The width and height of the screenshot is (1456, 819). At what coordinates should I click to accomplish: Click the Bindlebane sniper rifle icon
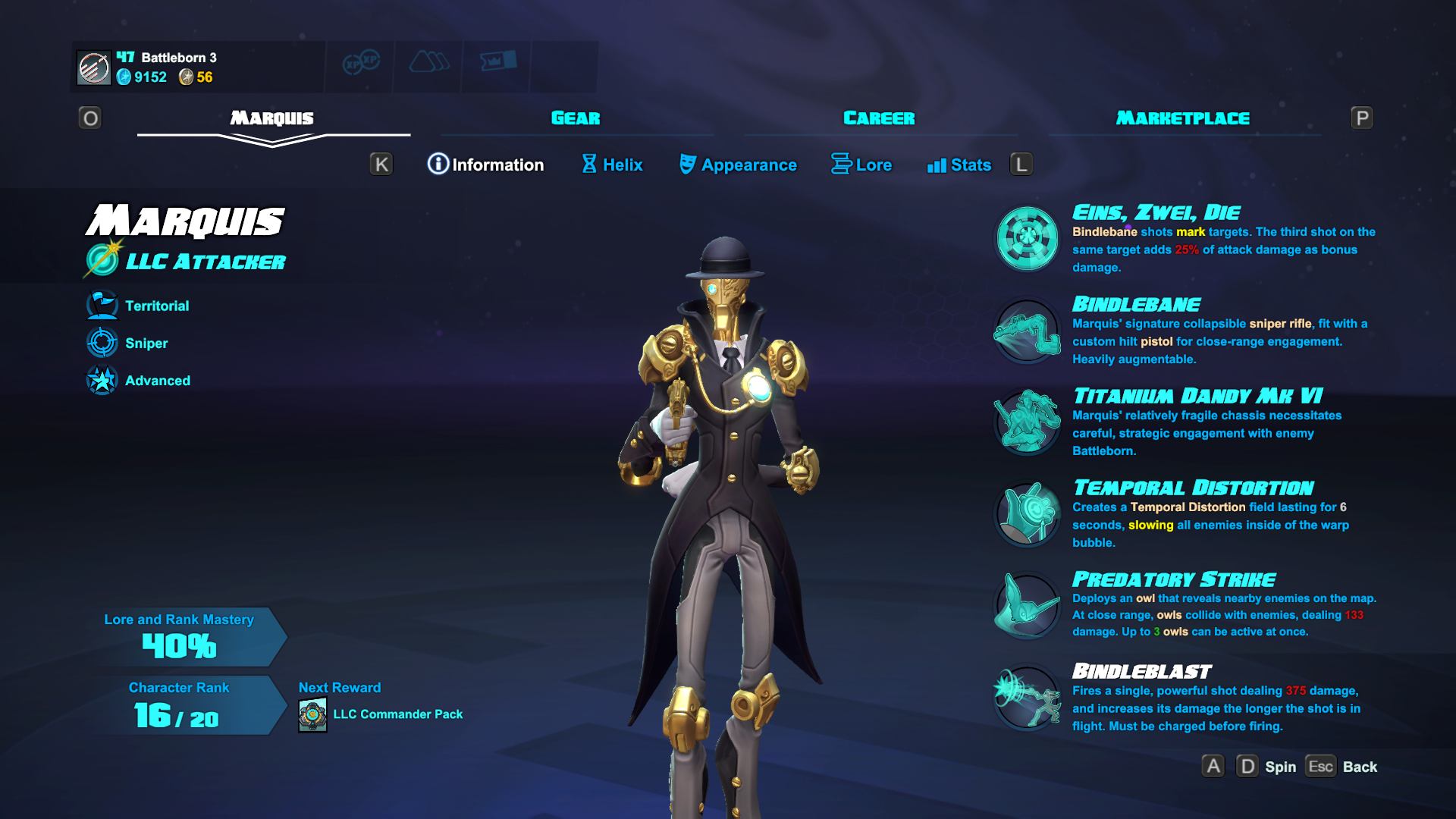1026,331
